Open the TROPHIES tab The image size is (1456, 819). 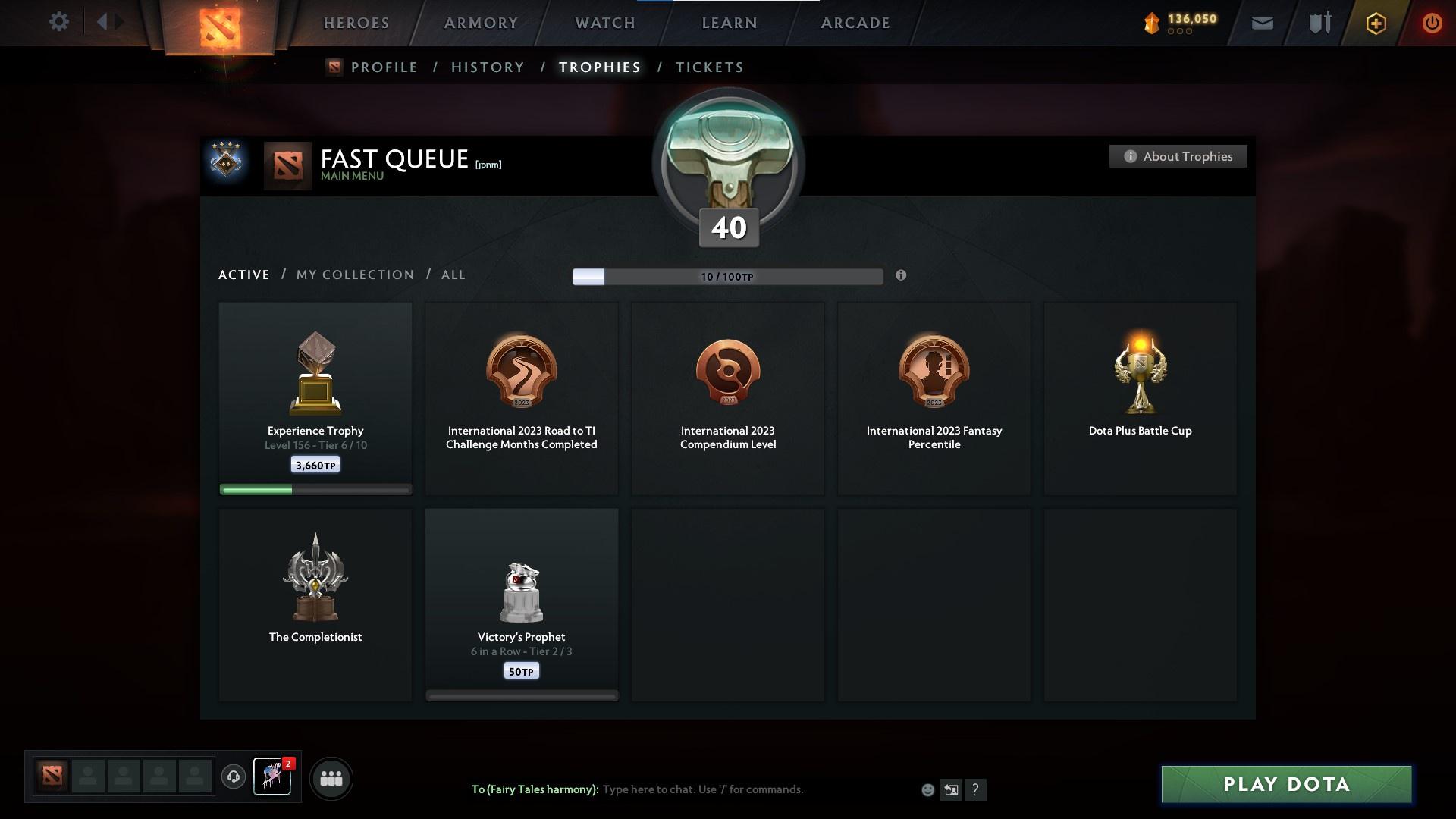pos(599,67)
